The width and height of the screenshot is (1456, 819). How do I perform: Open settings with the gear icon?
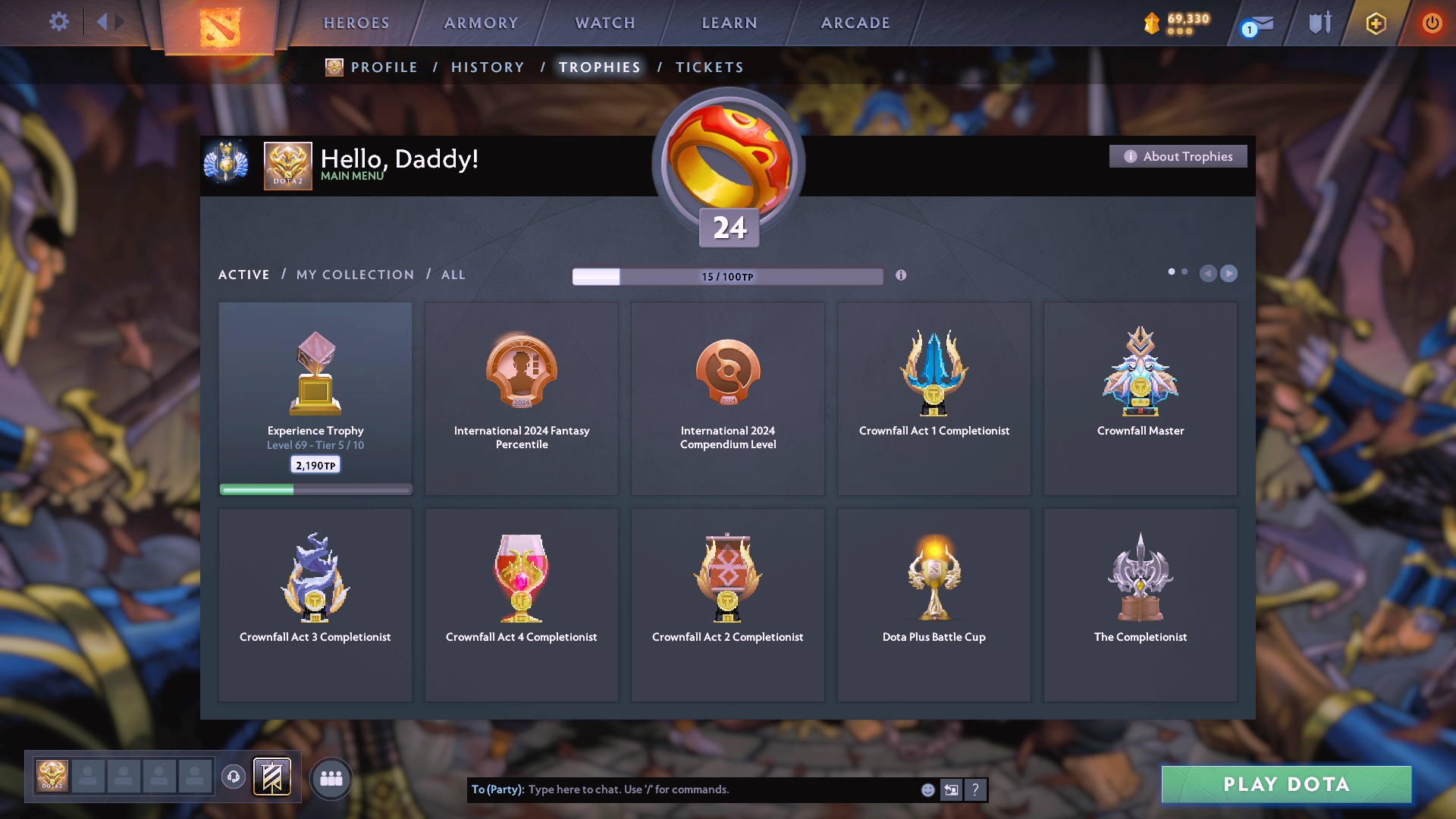tap(59, 22)
